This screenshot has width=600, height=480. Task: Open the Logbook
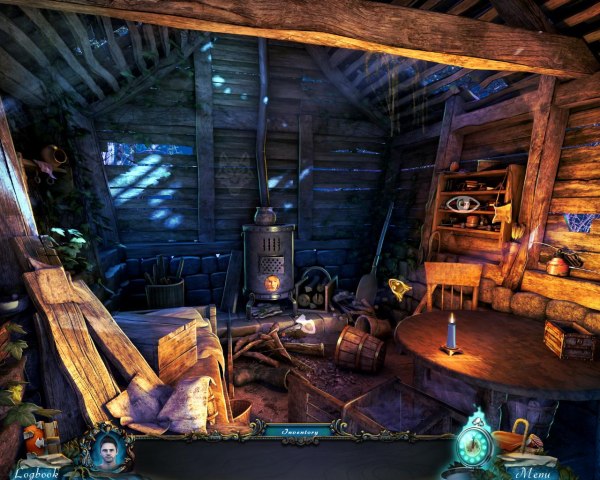click(x=34, y=472)
